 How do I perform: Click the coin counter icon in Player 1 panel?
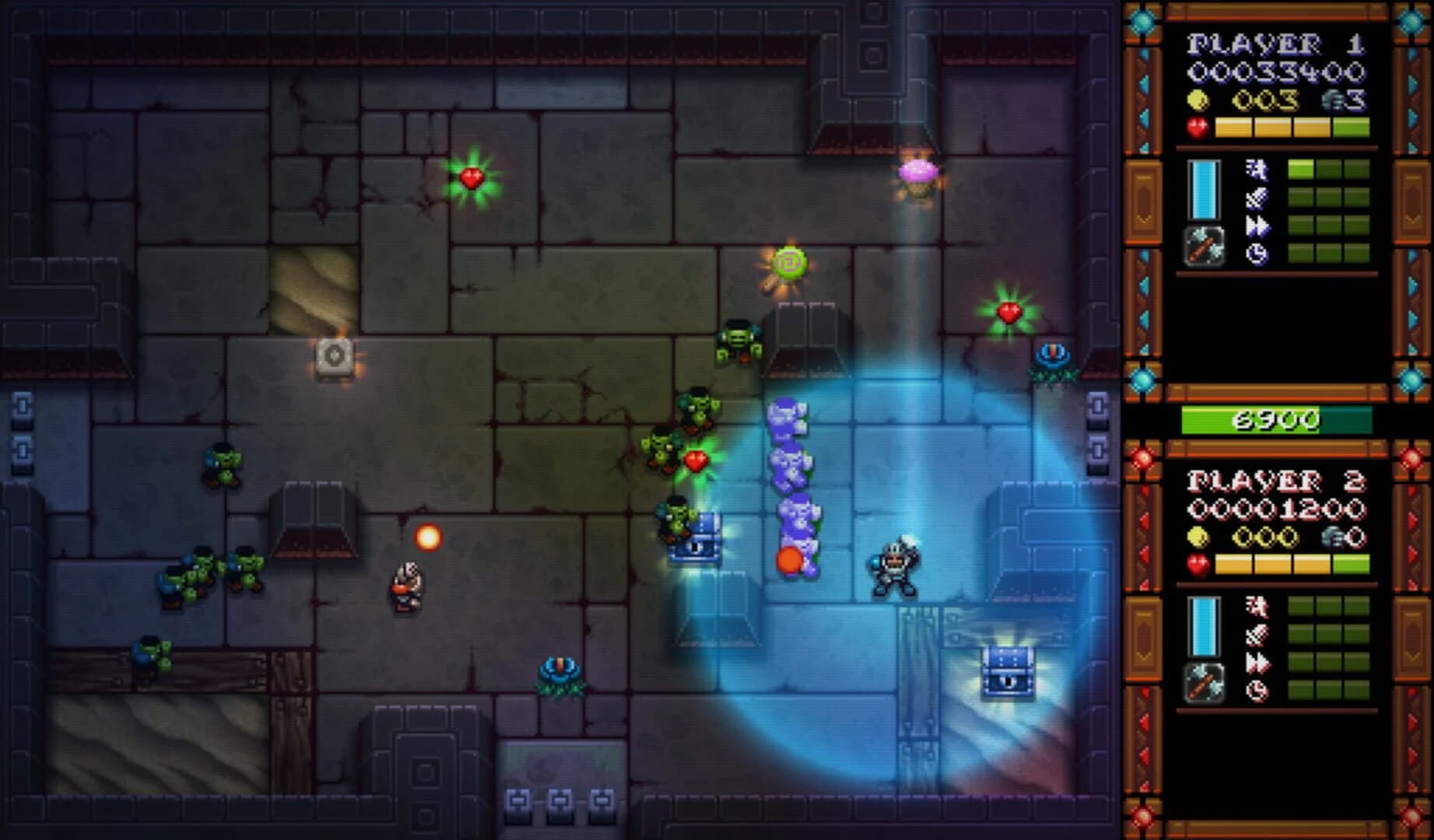coord(1198,98)
